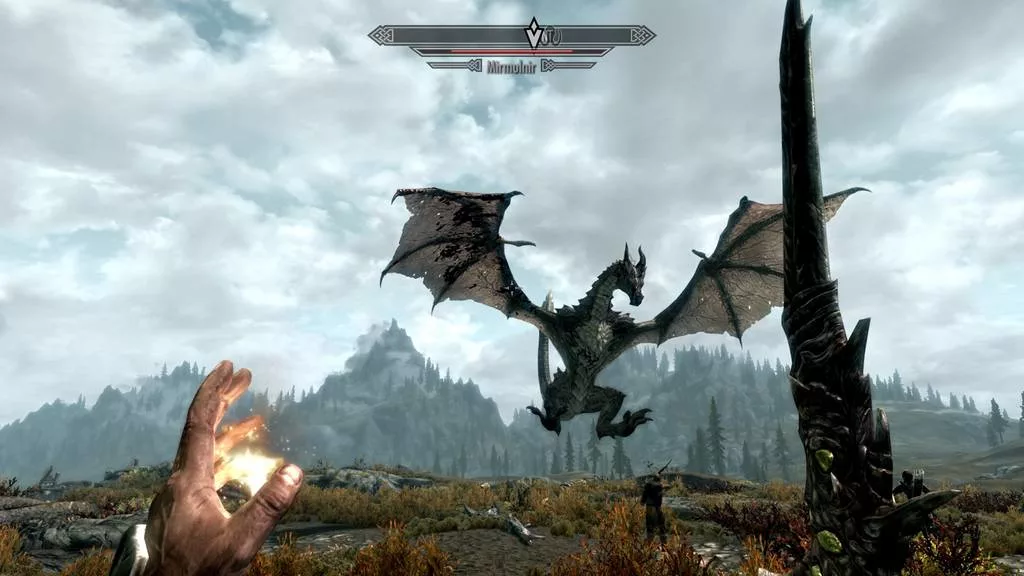The image size is (1024, 576).
Task: Click the compass bar
Action: 450,36
